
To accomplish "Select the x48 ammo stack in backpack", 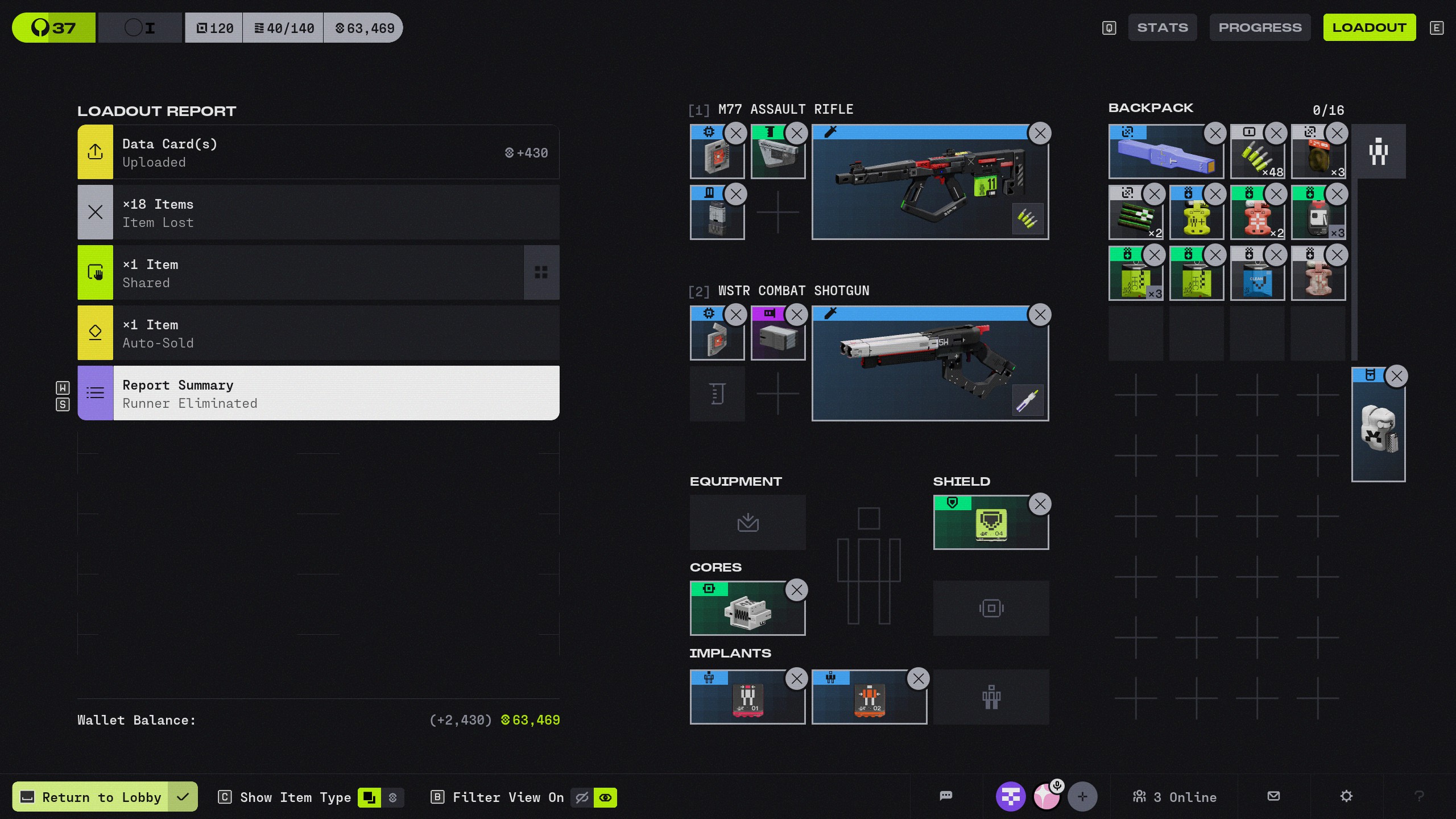I will (x=1256, y=154).
